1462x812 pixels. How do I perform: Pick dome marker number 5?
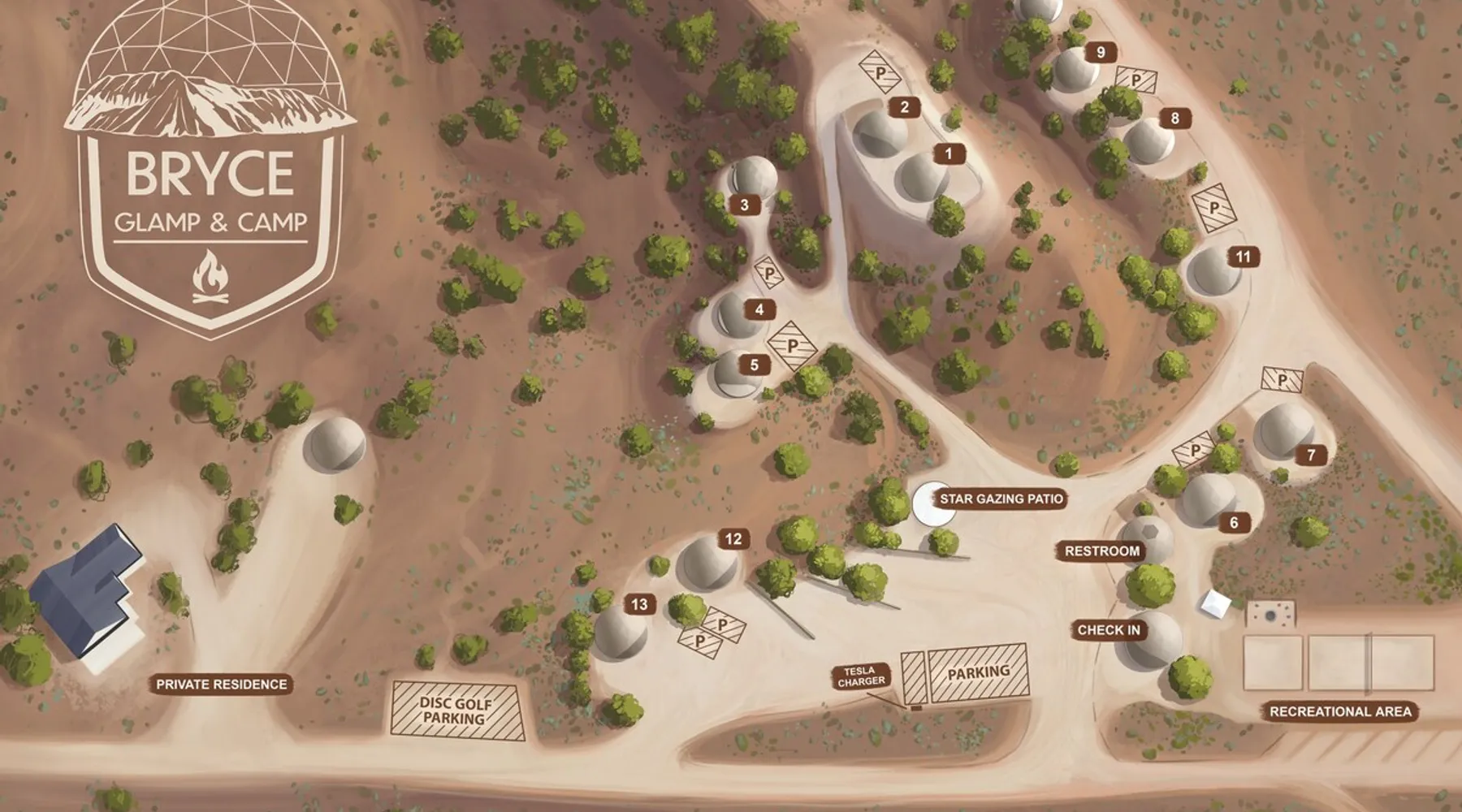click(755, 365)
